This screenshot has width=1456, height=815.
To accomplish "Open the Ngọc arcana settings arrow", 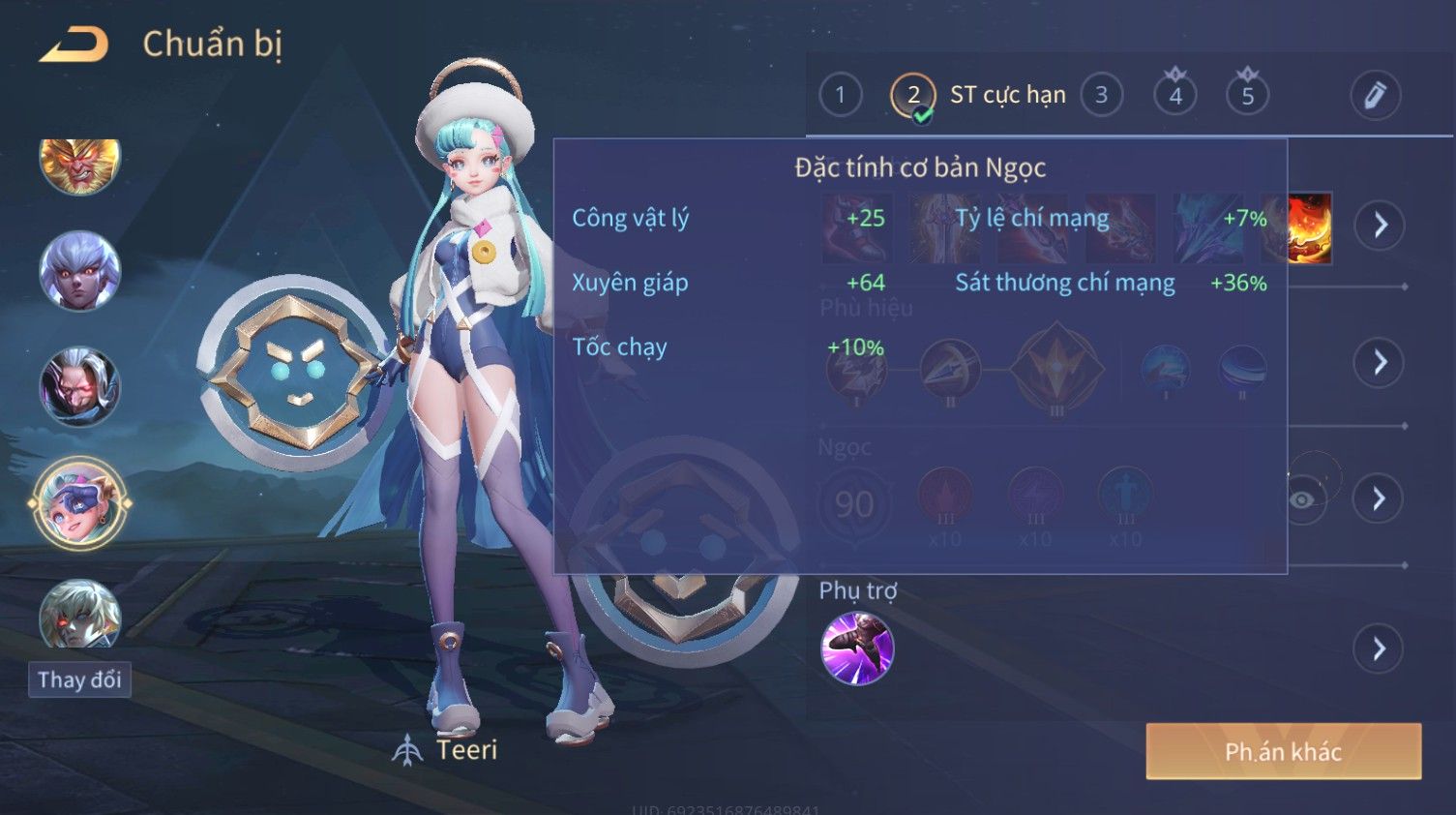I will pos(1380,498).
